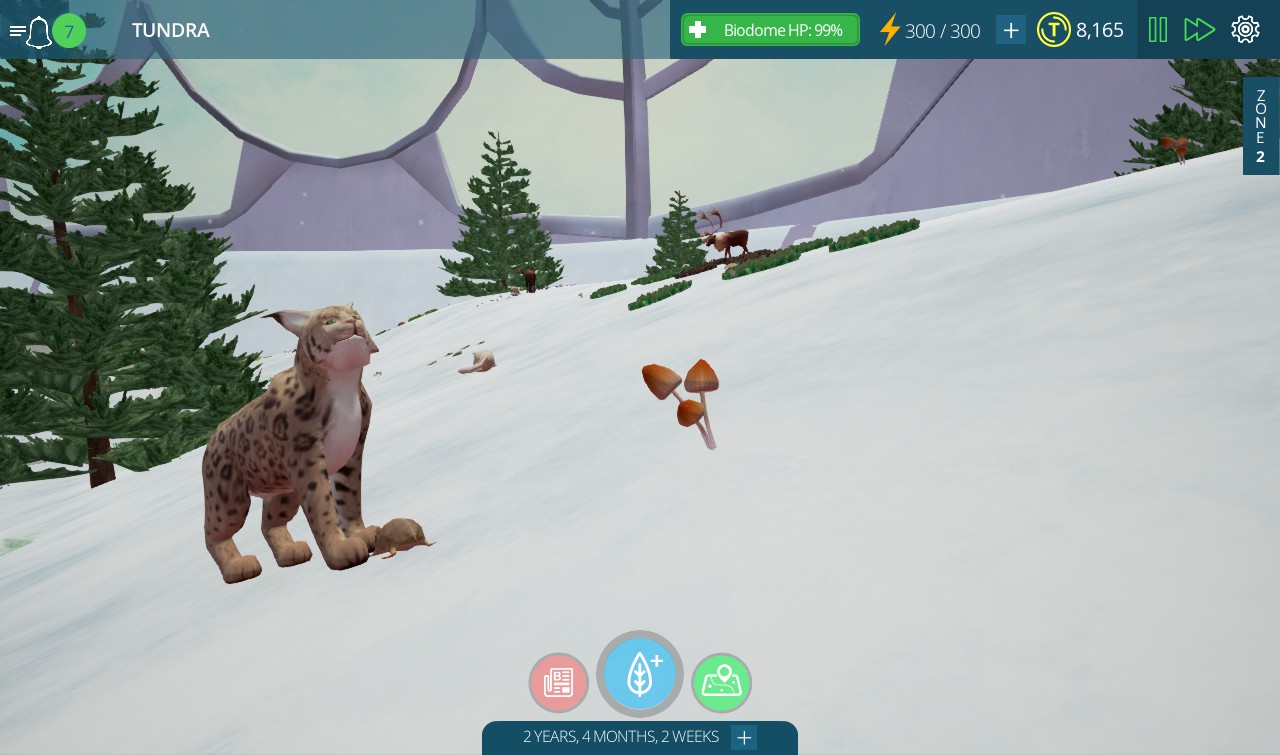Viewport: 1280px width, 755px height.
Task: Activate fast-forward game speed
Action: (1199, 29)
